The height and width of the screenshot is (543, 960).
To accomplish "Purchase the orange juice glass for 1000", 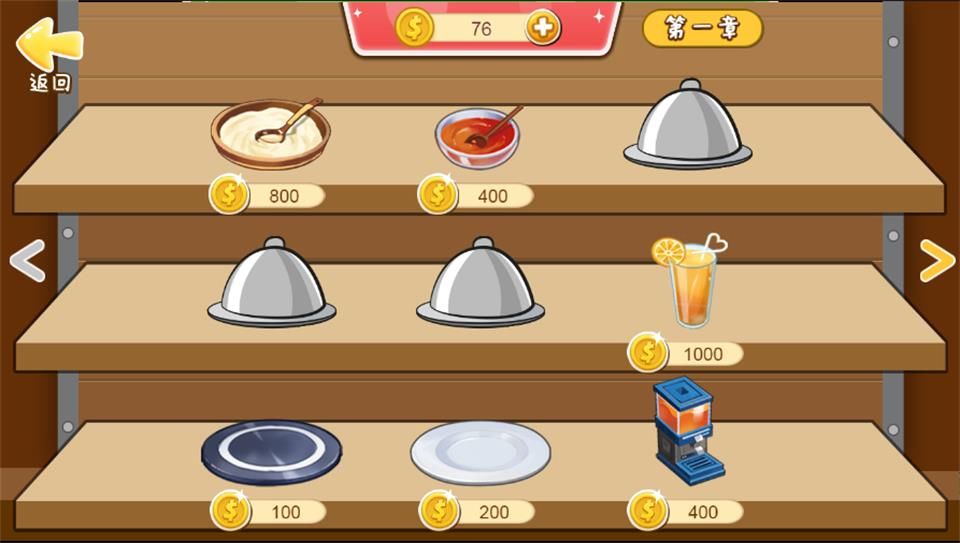I will pos(686,353).
